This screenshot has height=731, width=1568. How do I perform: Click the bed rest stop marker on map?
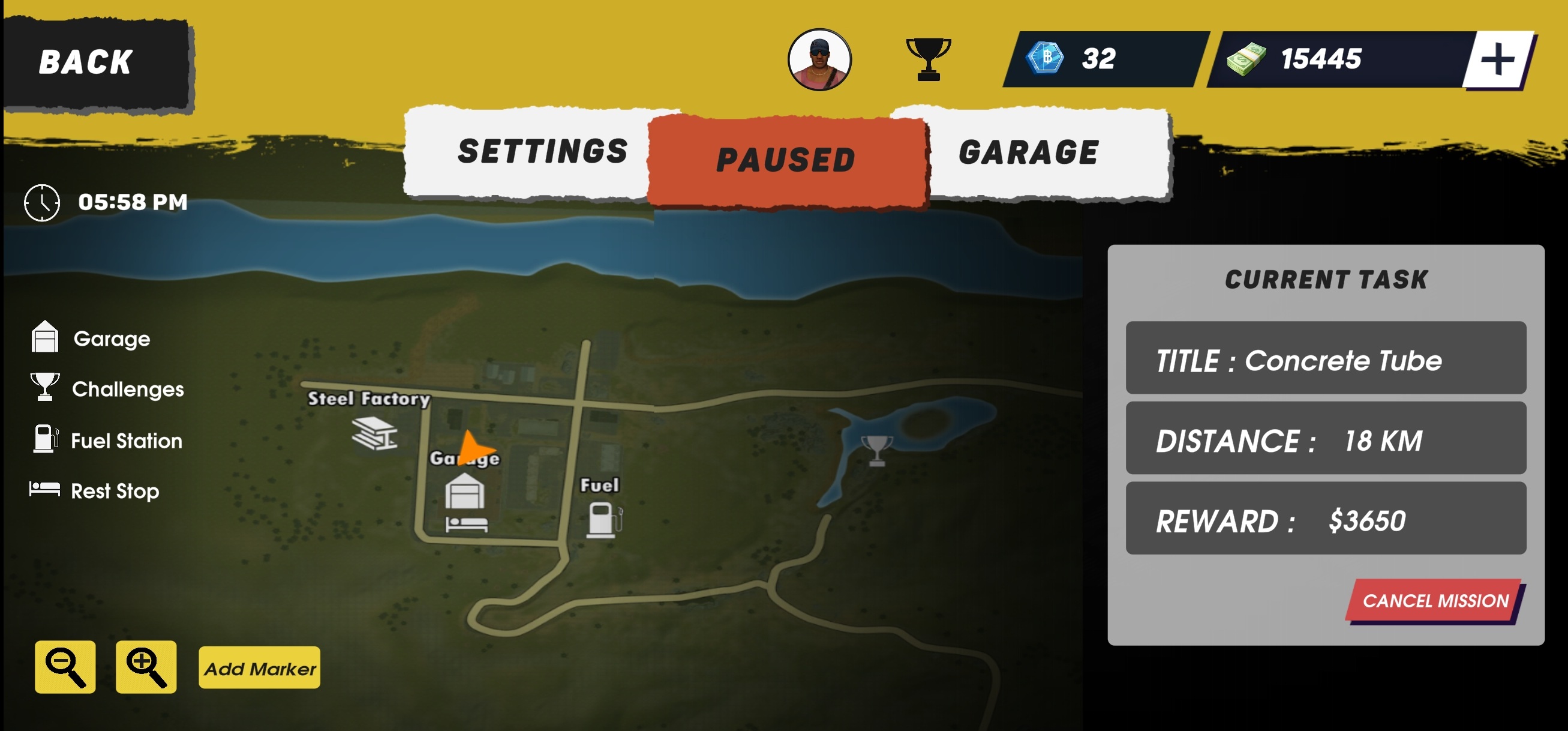coord(466,525)
